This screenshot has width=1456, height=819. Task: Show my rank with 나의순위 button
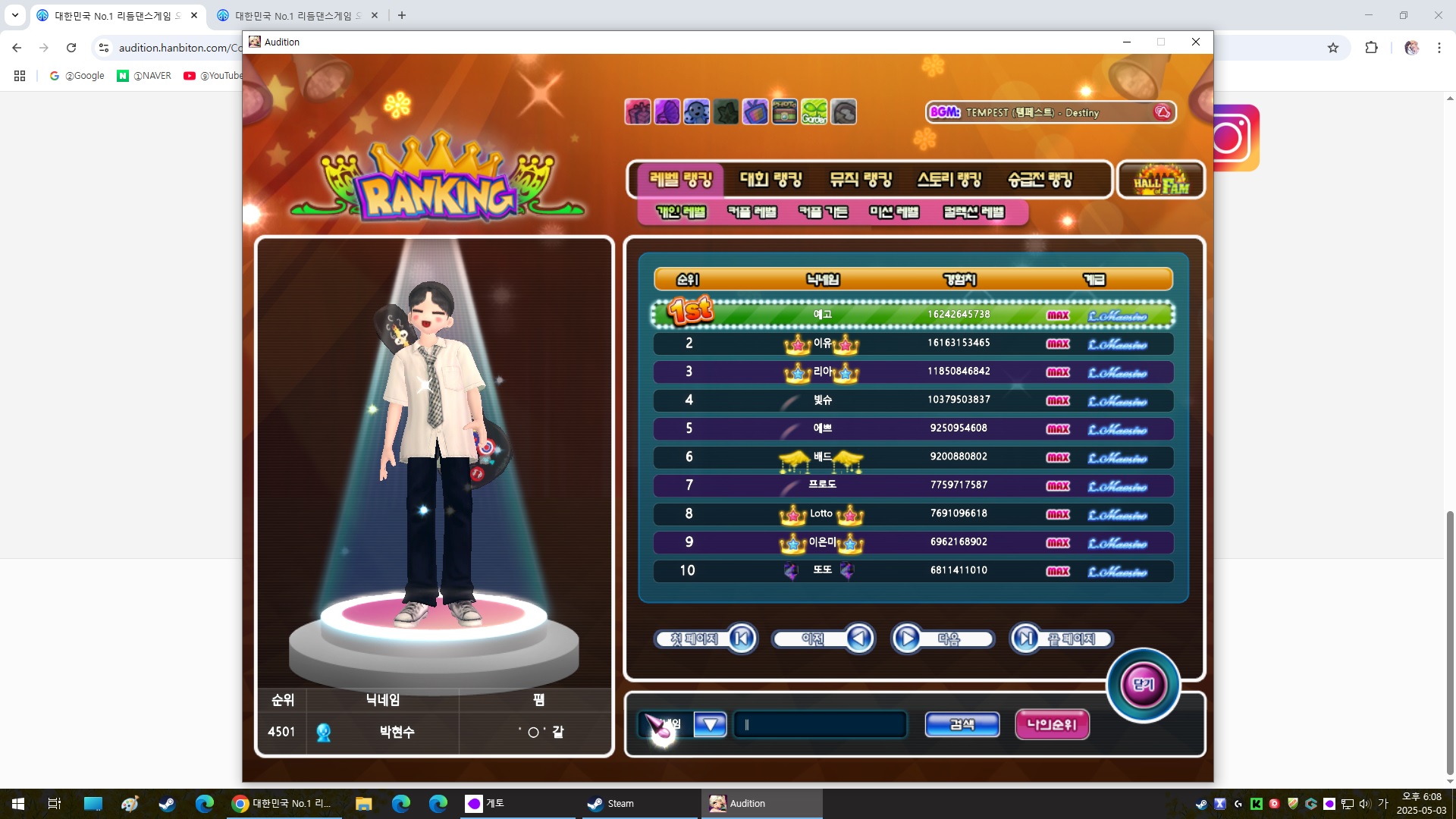tap(1052, 725)
